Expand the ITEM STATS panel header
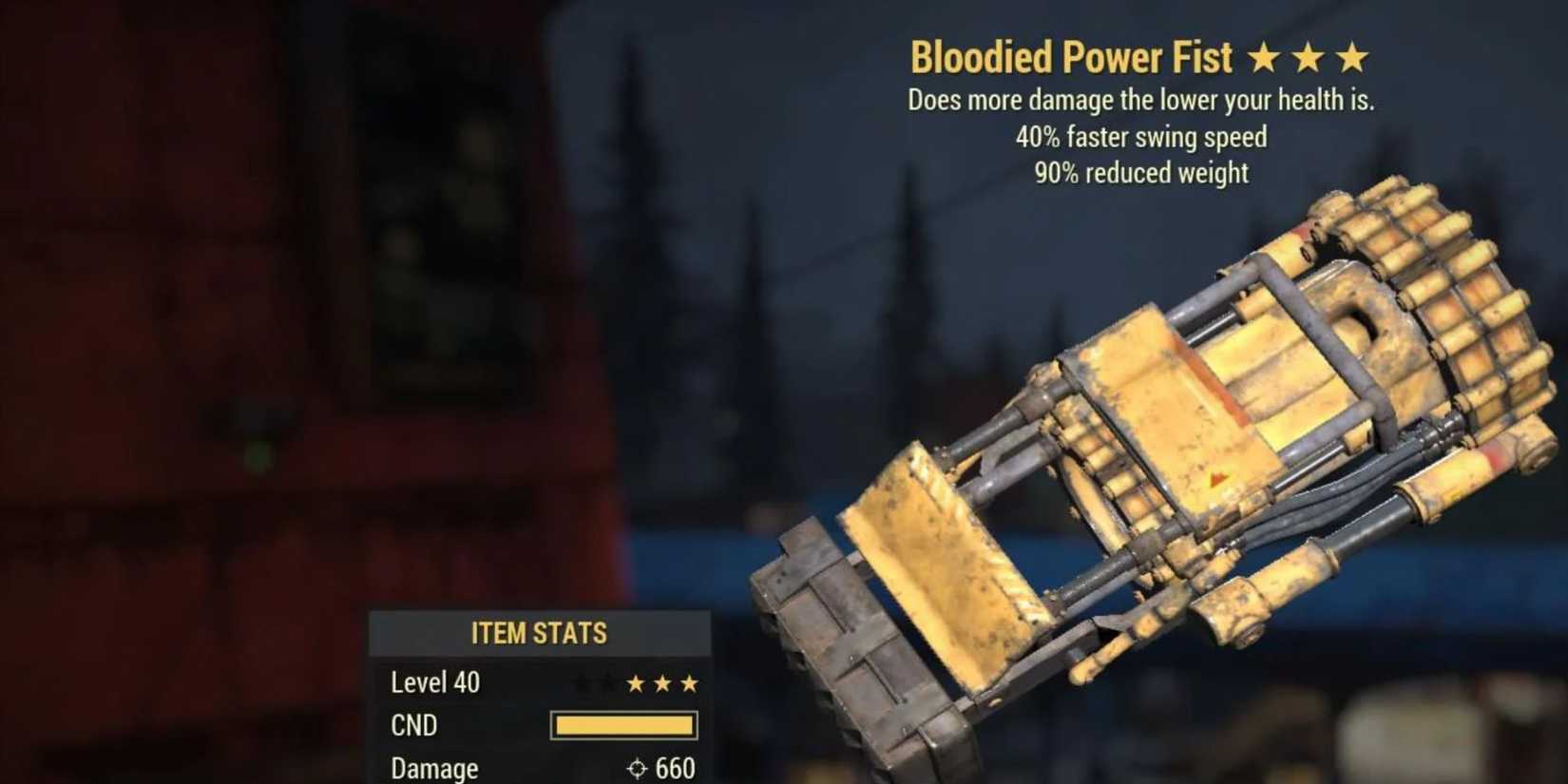The image size is (1568, 784). tap(539, 631)
